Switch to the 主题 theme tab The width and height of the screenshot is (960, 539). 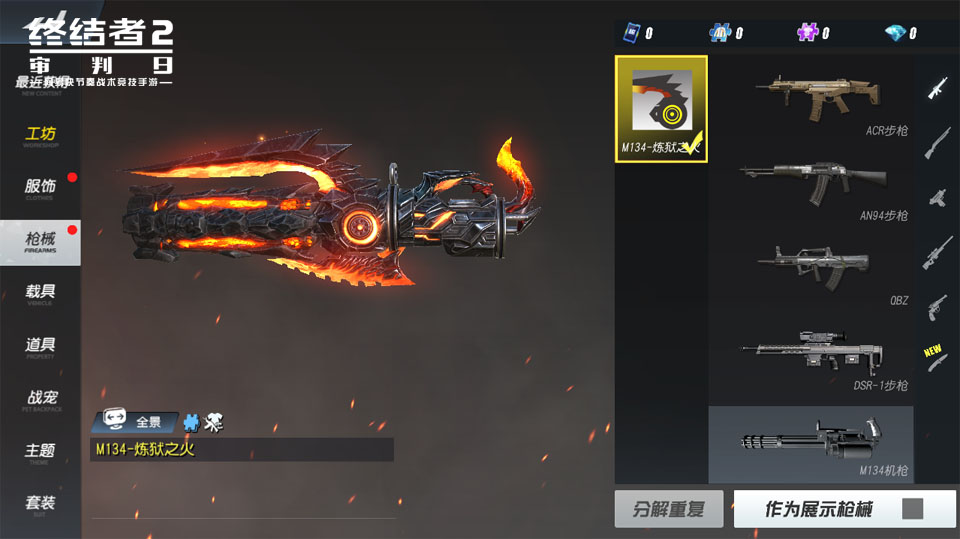[40, 451]
